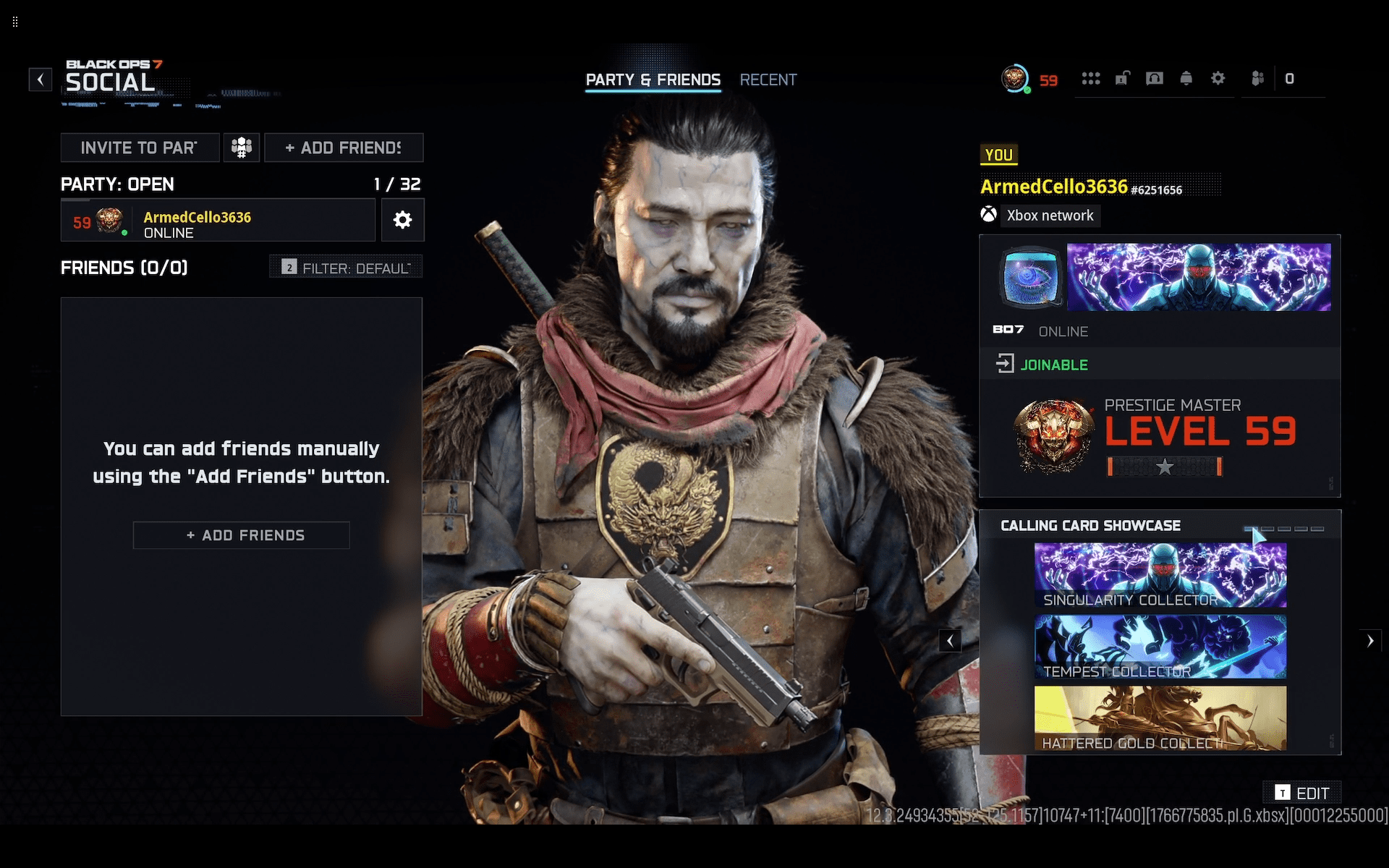Screen dimensions: 1389x868
Task: Select the Tempest Collector calling card
Action: [1160, 646]
